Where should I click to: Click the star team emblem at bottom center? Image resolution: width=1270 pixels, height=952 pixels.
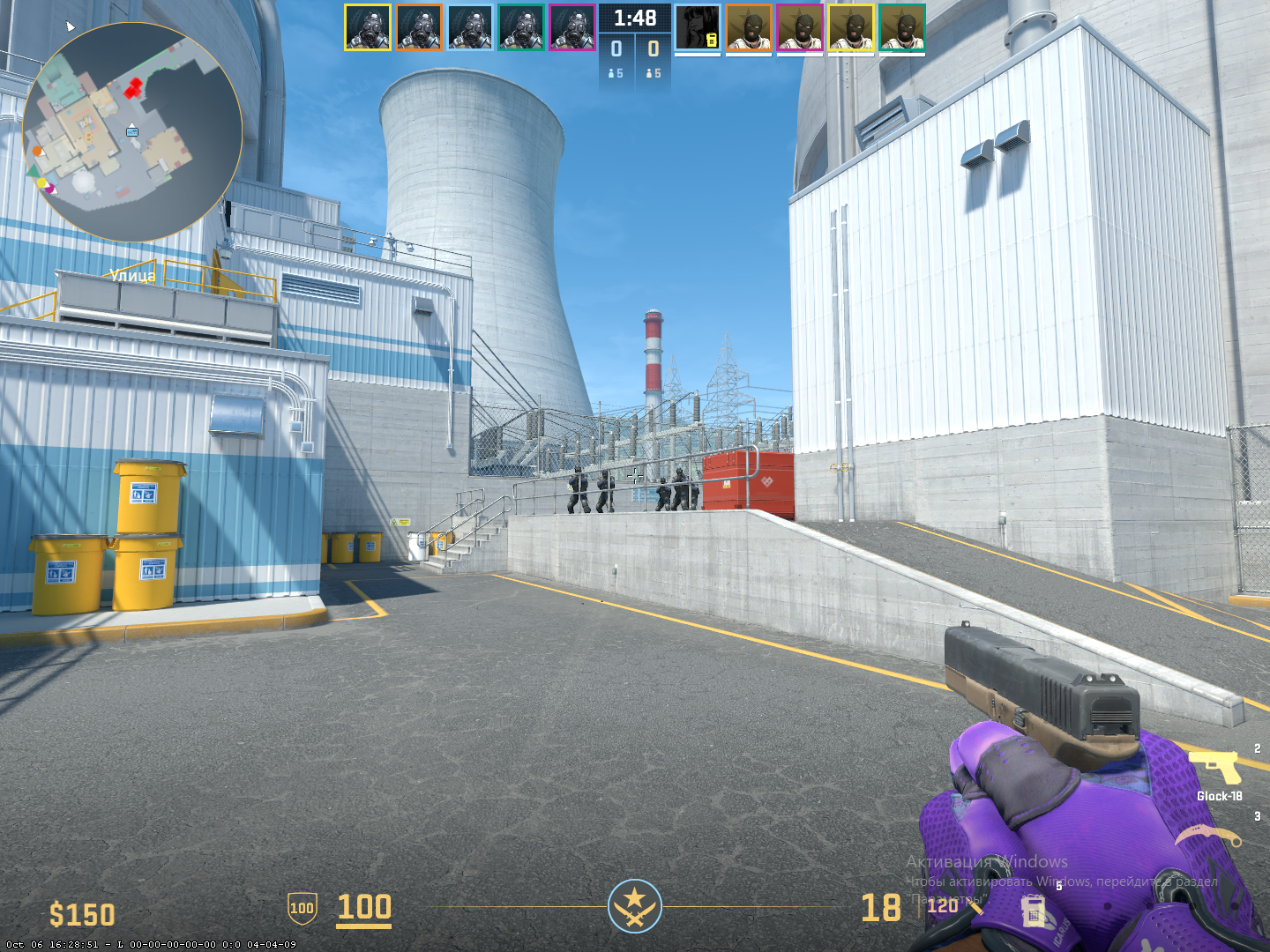634,906
